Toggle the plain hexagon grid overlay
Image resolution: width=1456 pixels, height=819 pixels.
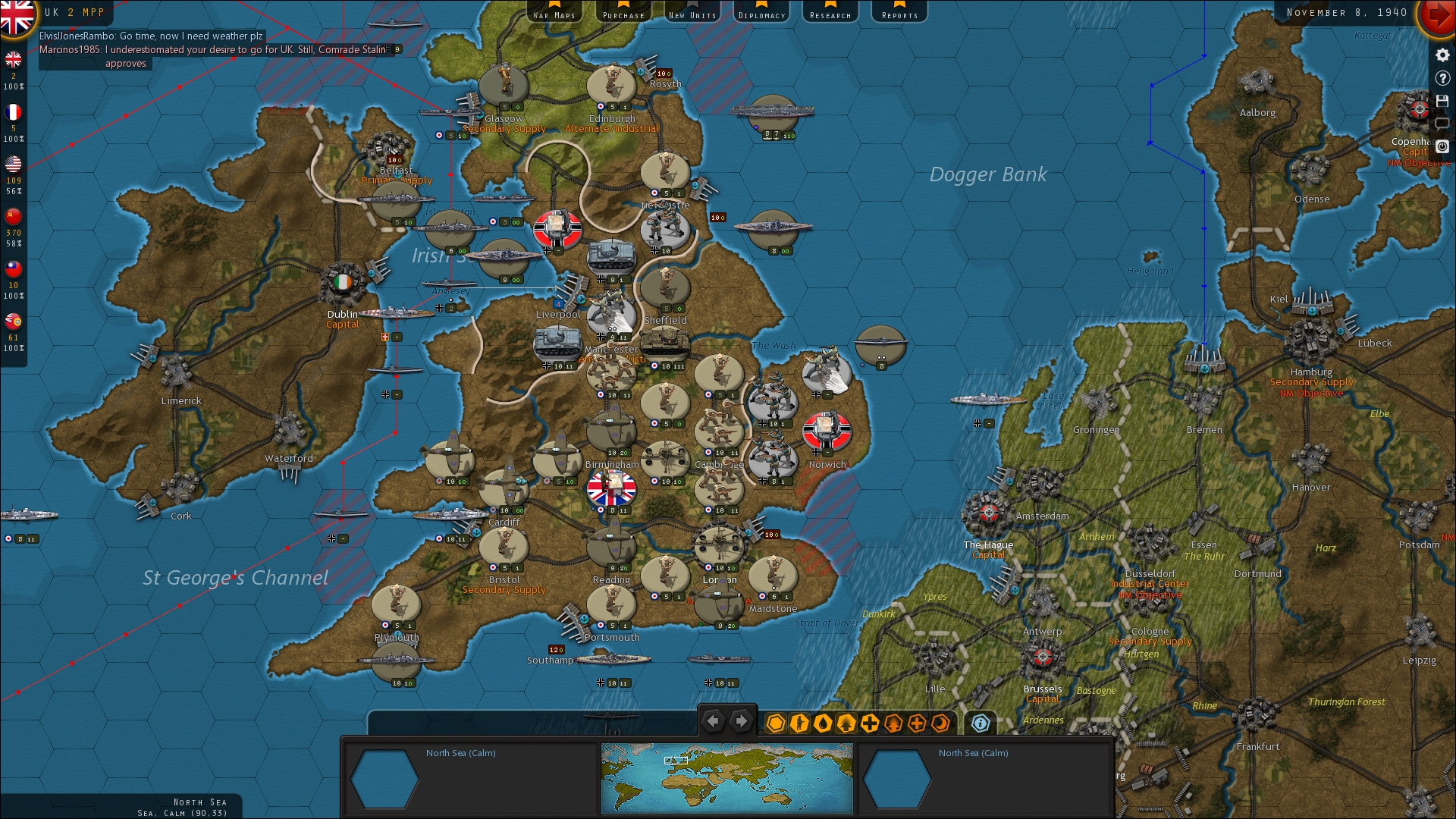(x=776, y=724)
